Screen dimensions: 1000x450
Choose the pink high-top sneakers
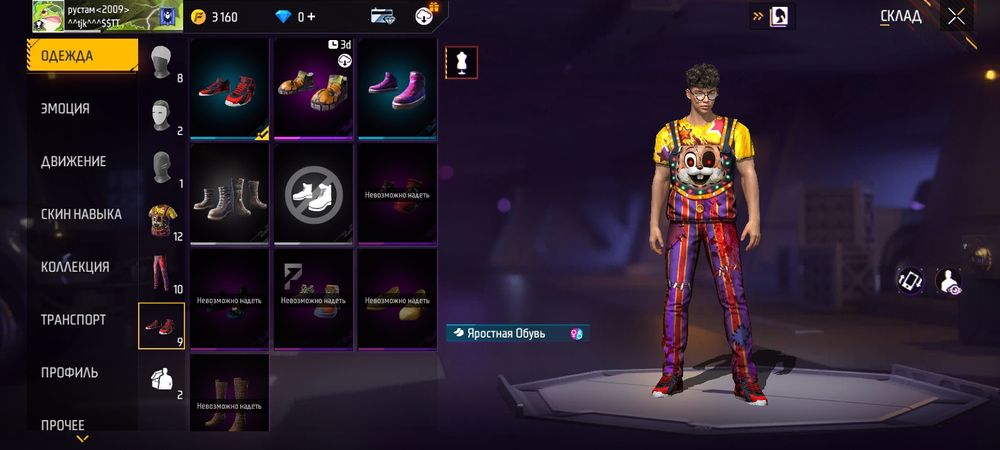click(397, 88)
